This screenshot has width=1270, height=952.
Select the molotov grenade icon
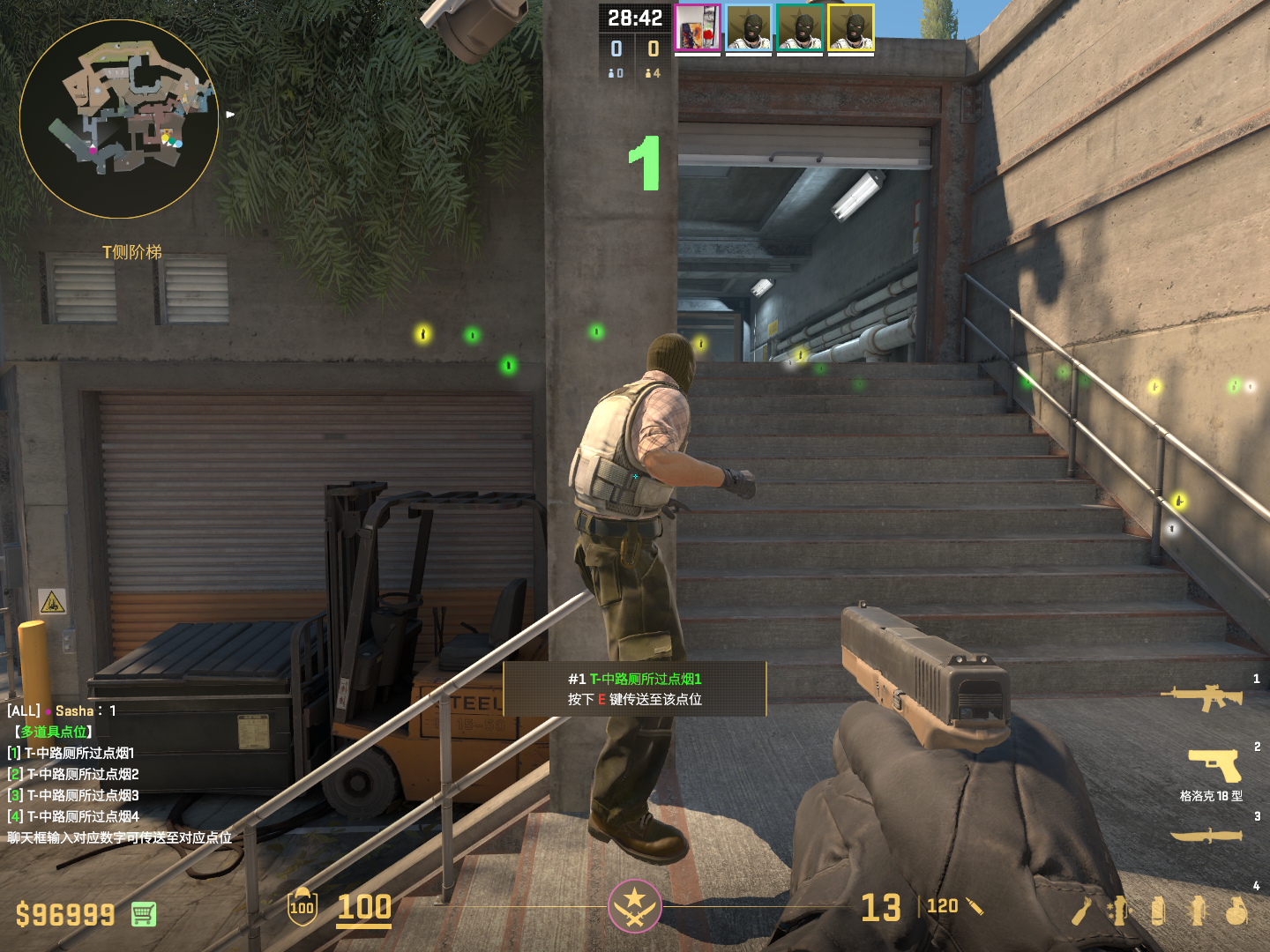coord(1082,911)
